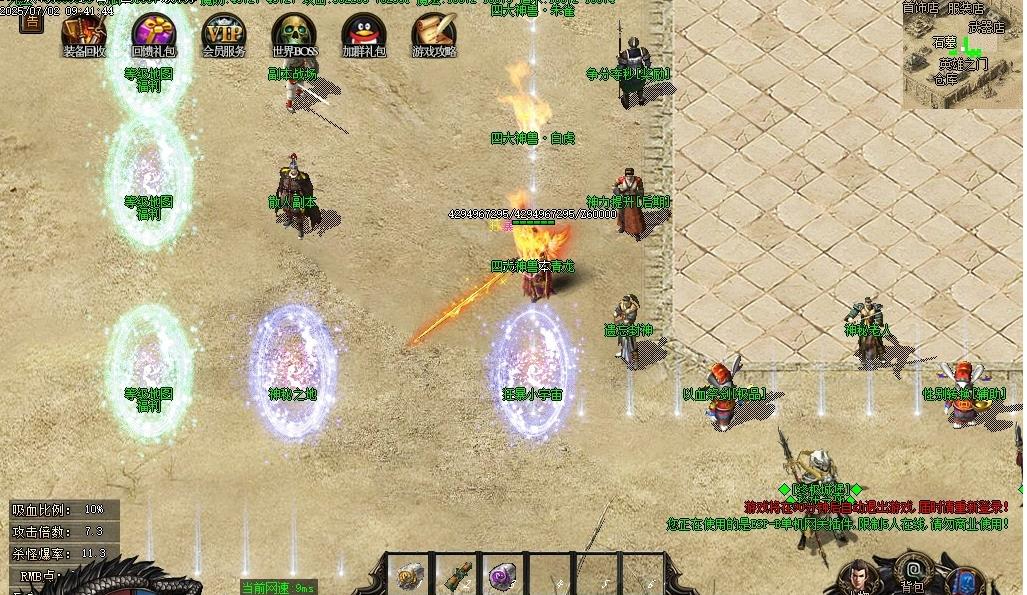Click the 加群礼包 penguin icon

(x=363, y=33)
